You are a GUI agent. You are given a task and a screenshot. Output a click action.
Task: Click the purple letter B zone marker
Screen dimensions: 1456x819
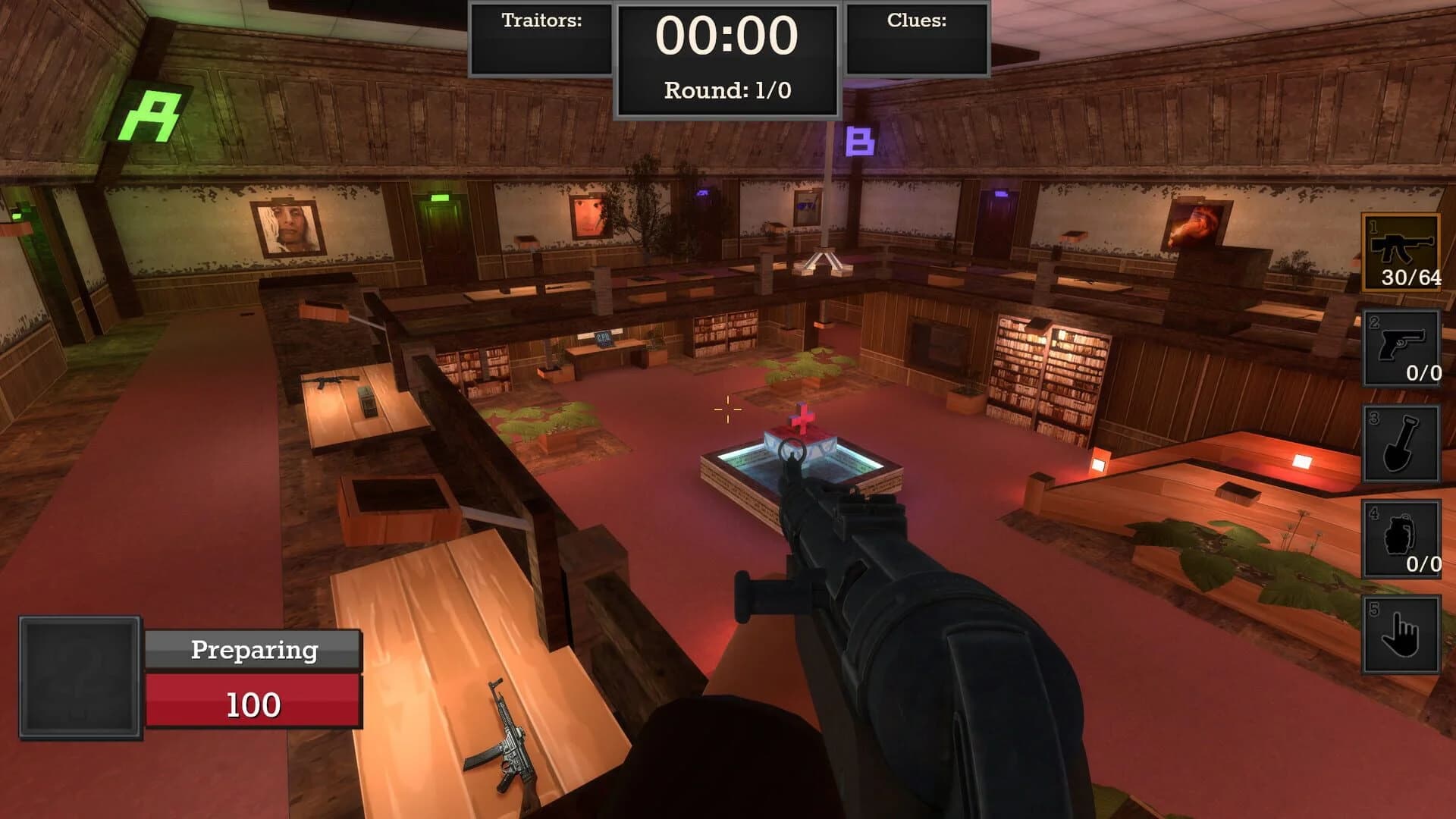(x=861, y=141)
